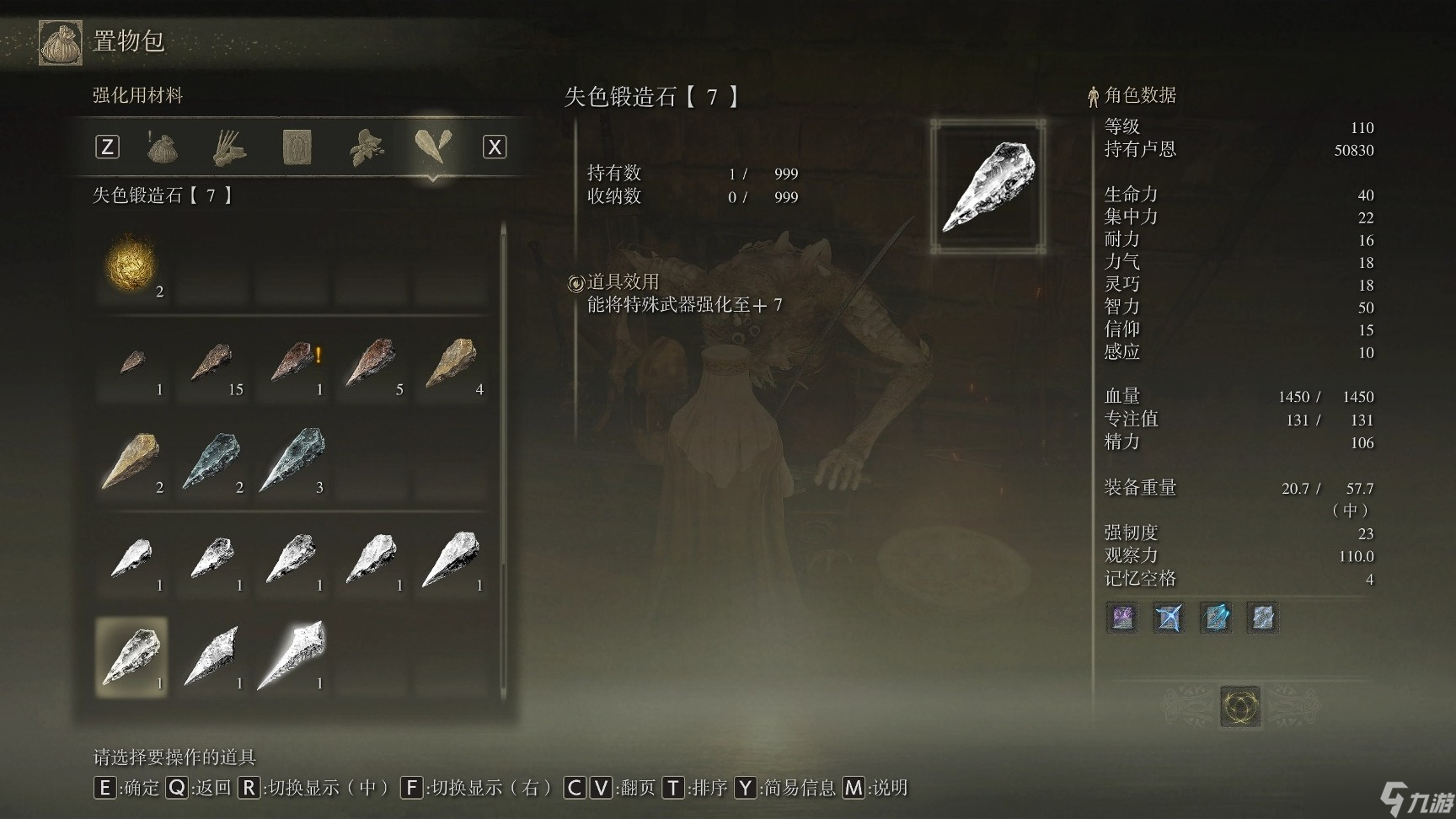This screenshot has width=1456, height=819.
Task: Open the glove-shaped category tab
Action: click(228, 148)
